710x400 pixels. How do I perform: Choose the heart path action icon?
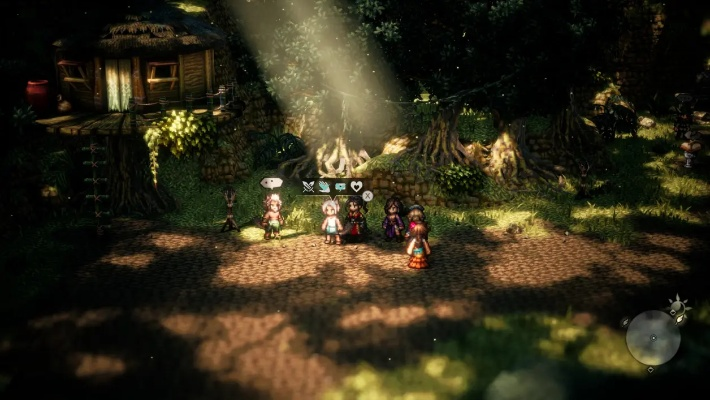tap(356, 186)
